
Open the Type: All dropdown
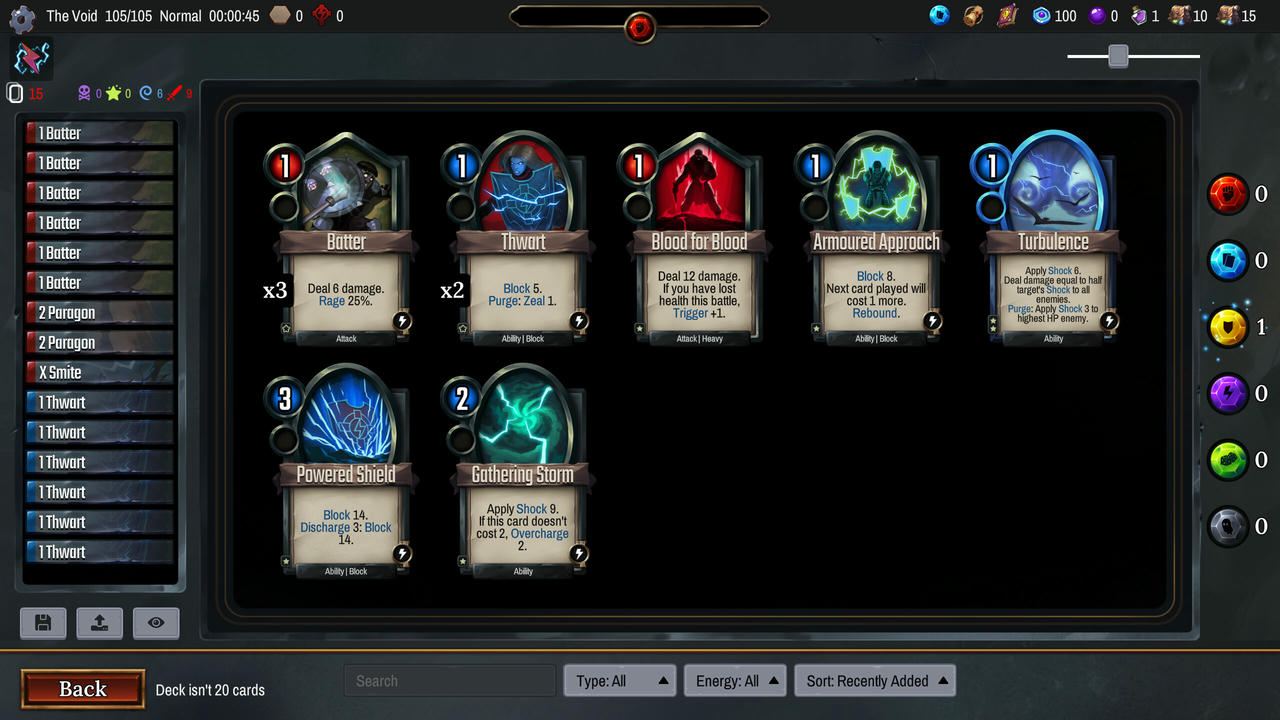click(x=619, y=680)
